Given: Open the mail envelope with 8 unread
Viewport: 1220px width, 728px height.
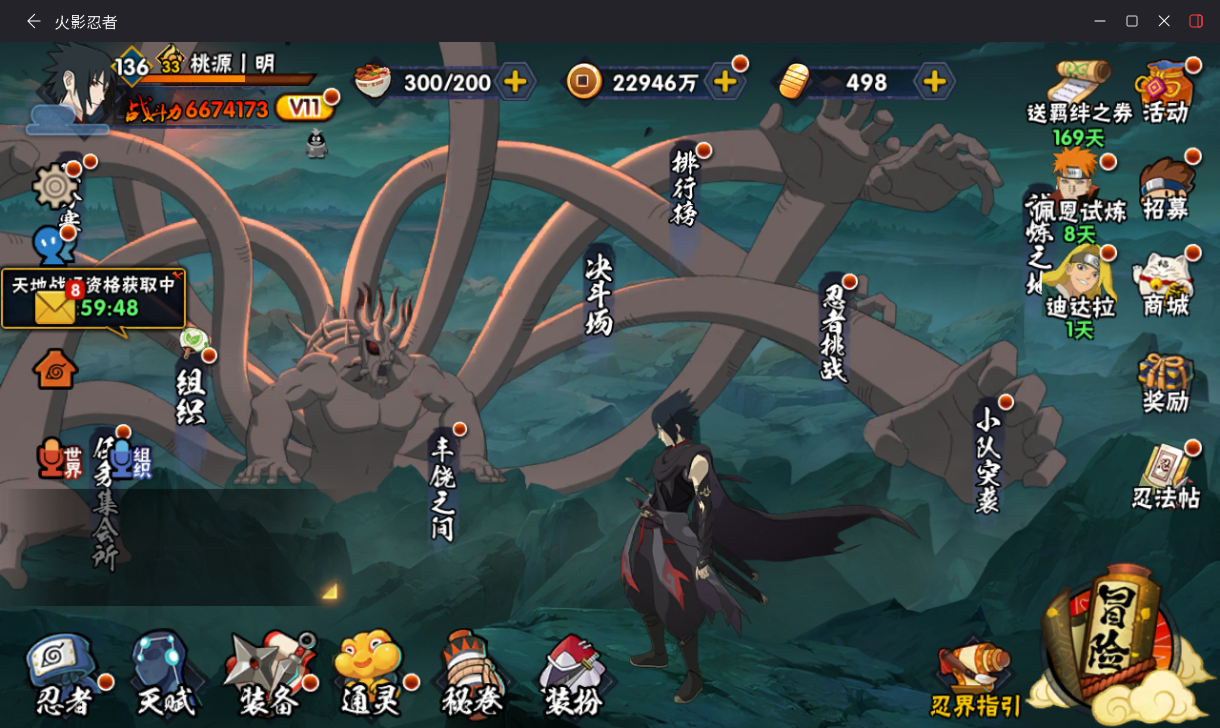Looking at the screenshot, I should click(55, 306).
